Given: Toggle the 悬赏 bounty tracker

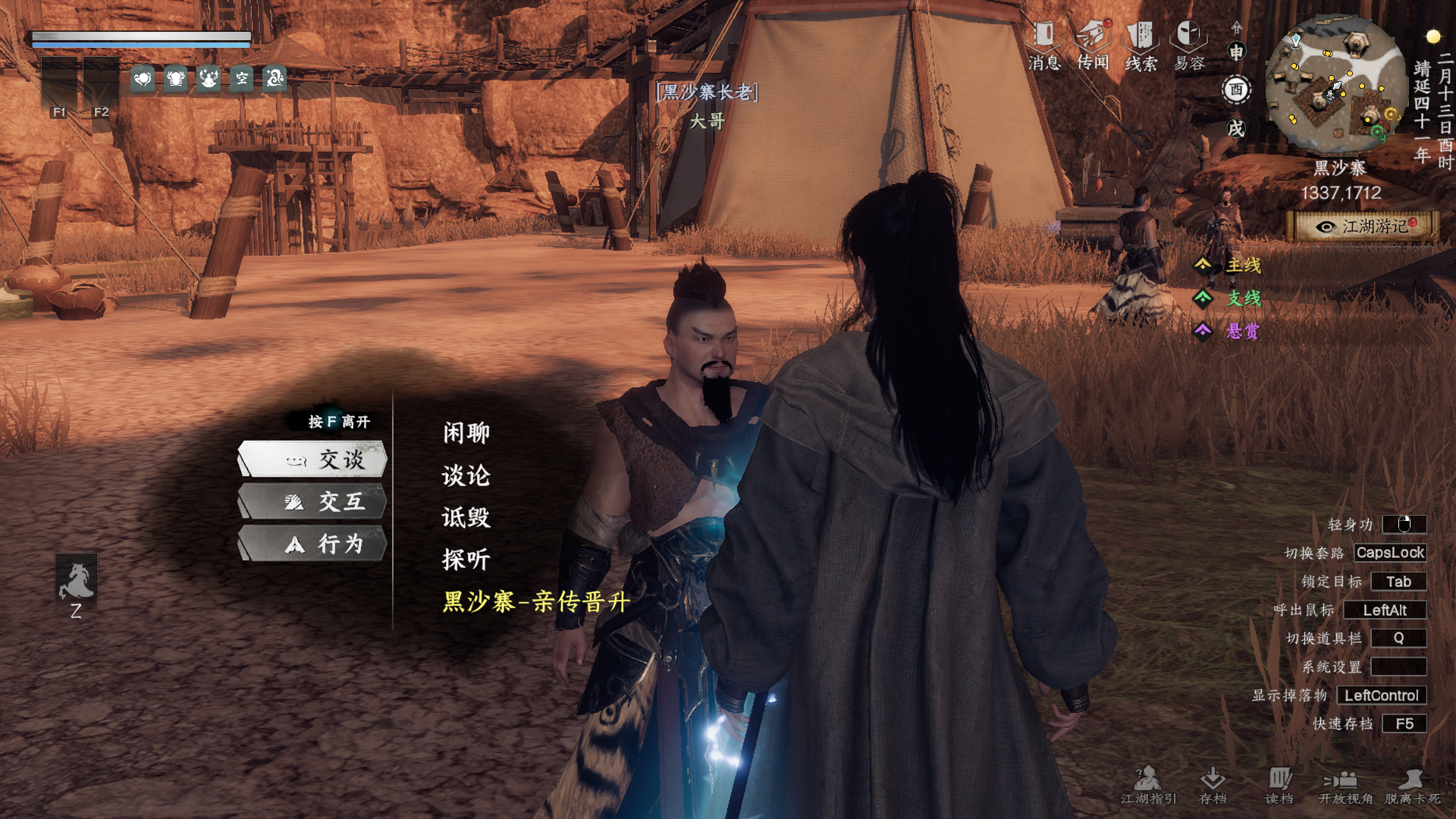Looking at the screenshot, I should click(1228, 331).
